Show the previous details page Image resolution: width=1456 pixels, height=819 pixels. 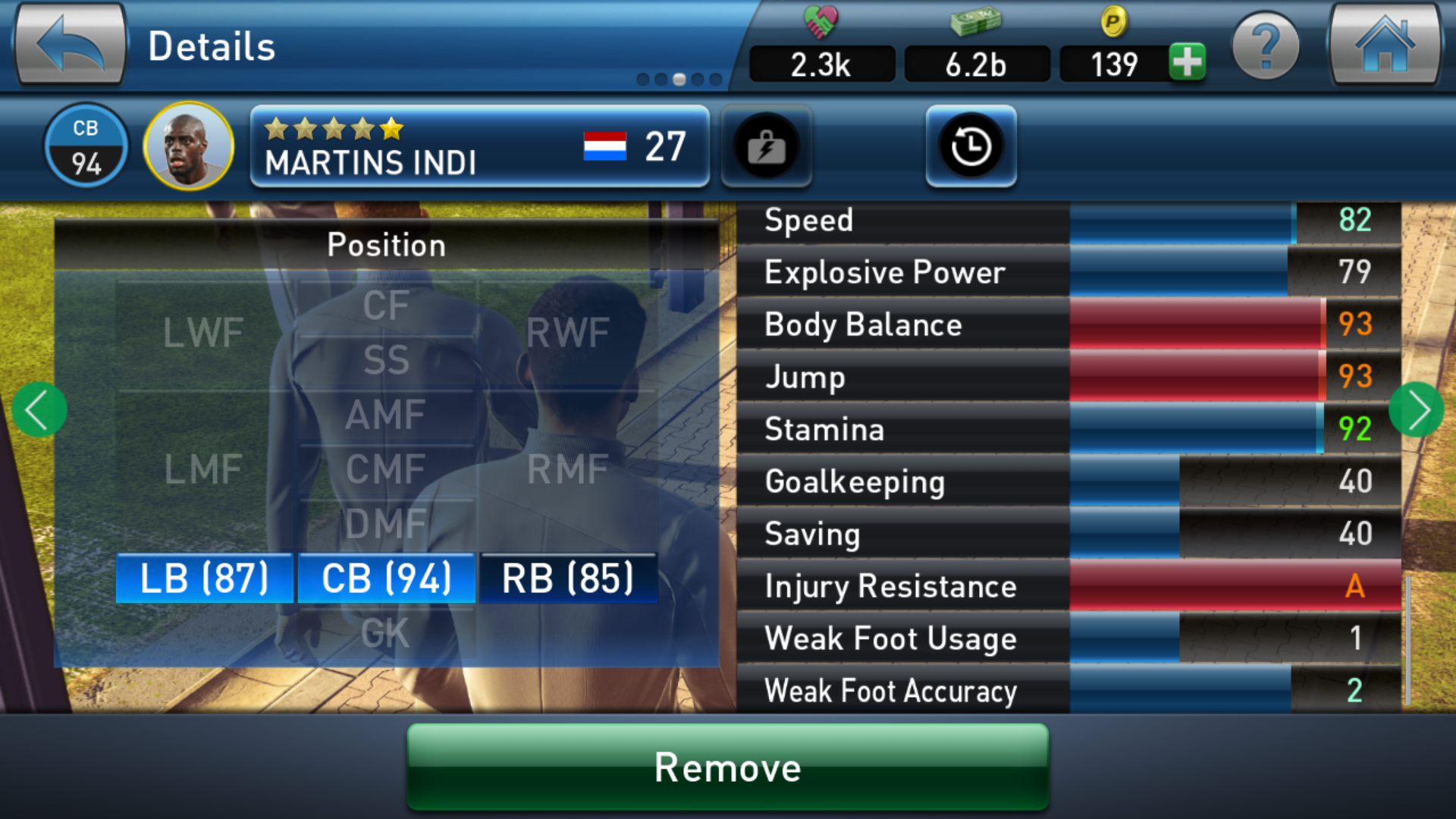(x=39, y=409)
